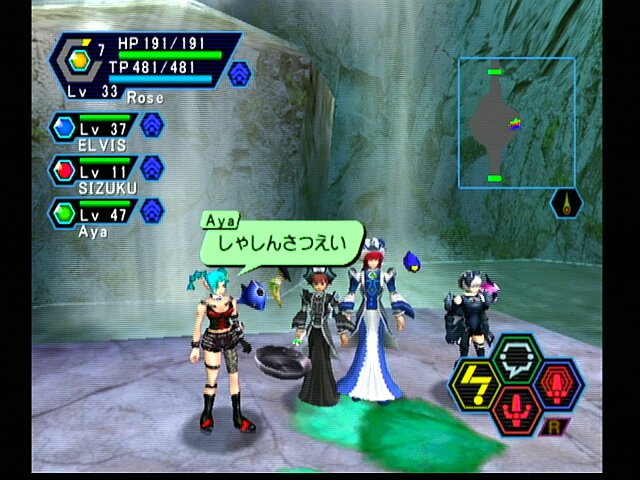Screen dimensions: 640x480
Task: Choose party member SIZUKU in the list
Action: coord(94,173)
